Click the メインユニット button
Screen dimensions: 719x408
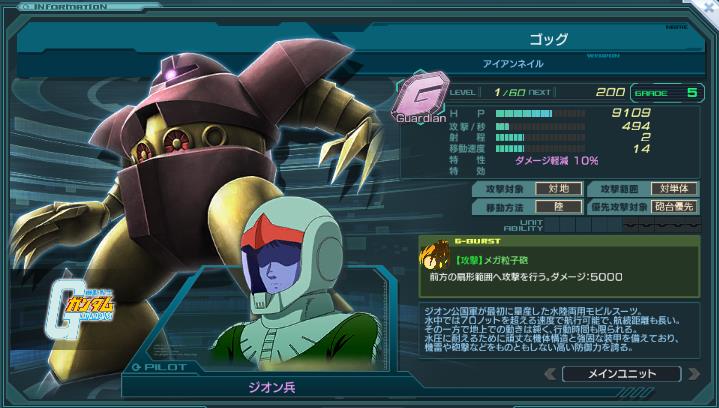click(x=620, y=374)
